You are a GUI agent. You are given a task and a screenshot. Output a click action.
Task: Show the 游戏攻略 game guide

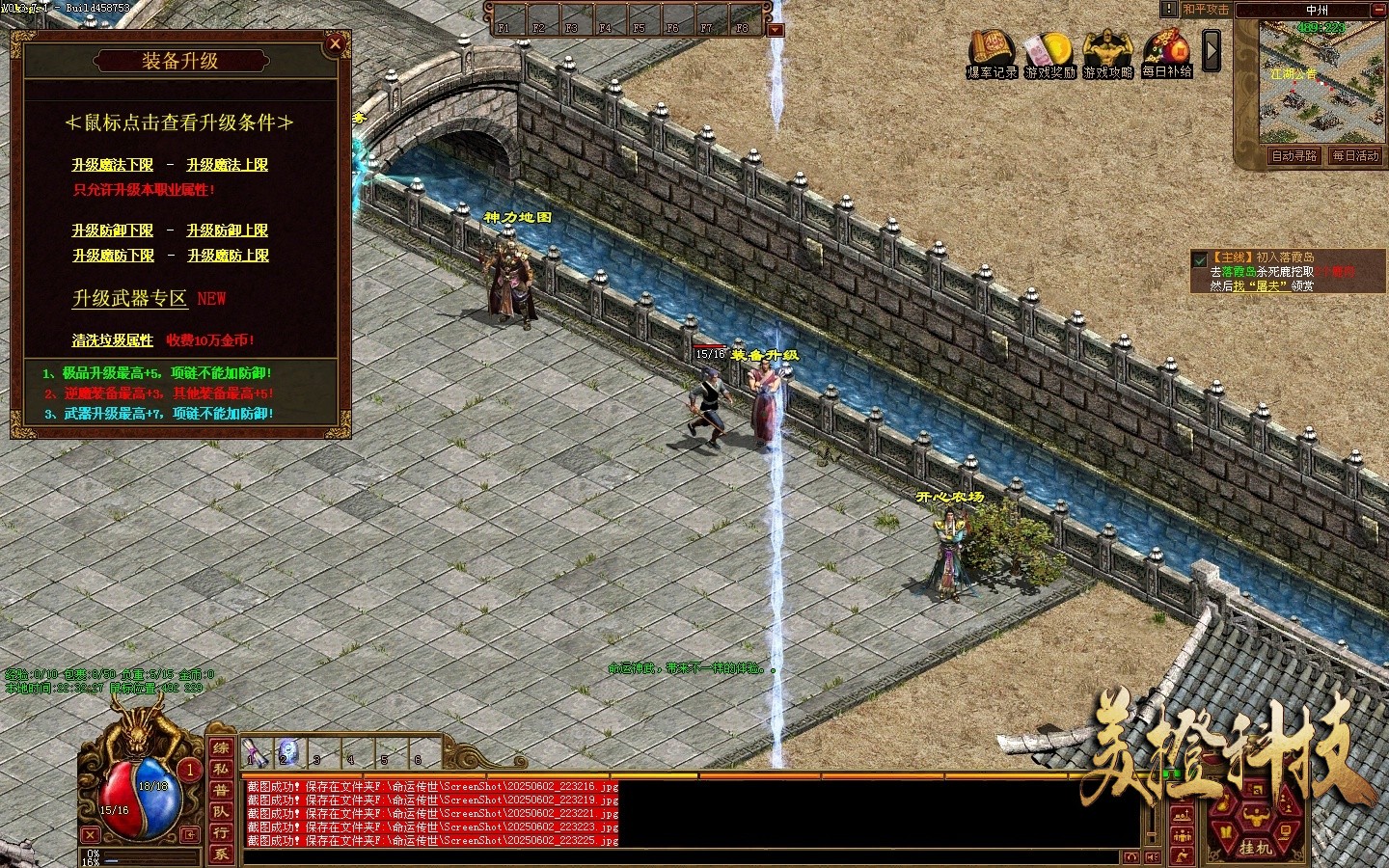point(1107,53)
